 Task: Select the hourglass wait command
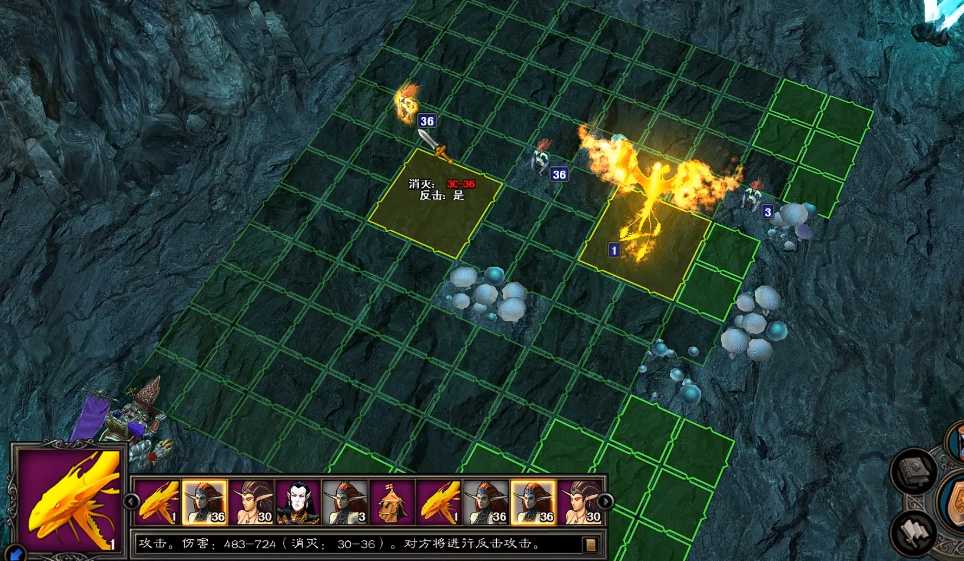[955, 440]
